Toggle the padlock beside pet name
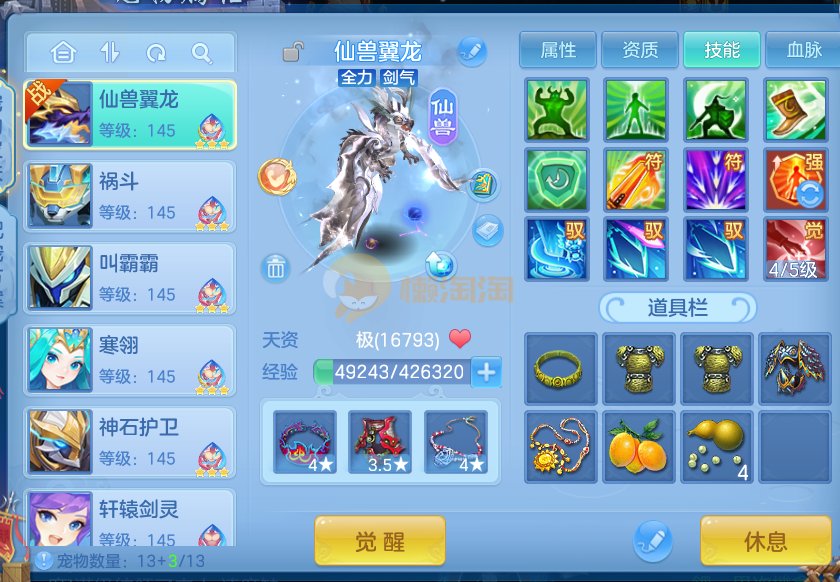Screen dimensions: 840x582 [293, 51]
